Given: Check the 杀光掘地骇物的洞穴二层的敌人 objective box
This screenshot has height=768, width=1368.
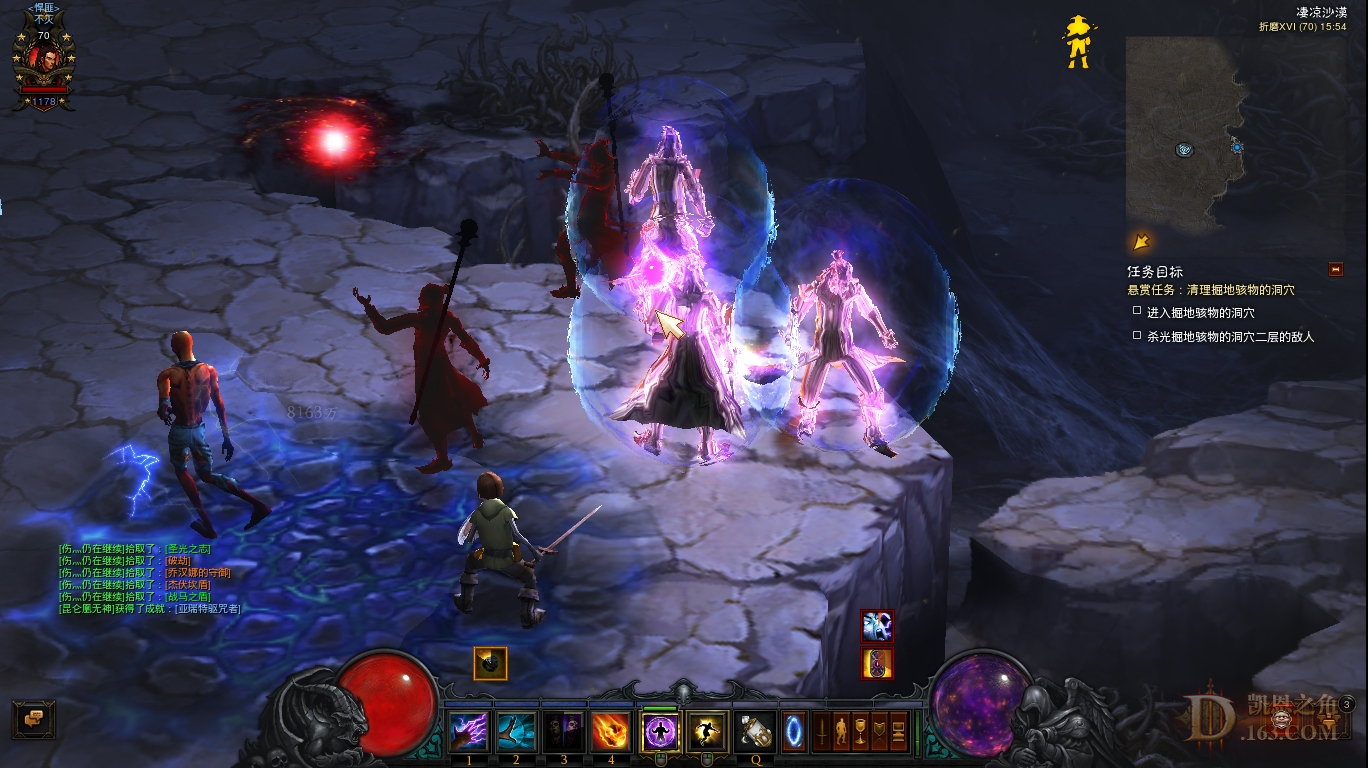Looking at the screenshot, I should point(1137,334).
